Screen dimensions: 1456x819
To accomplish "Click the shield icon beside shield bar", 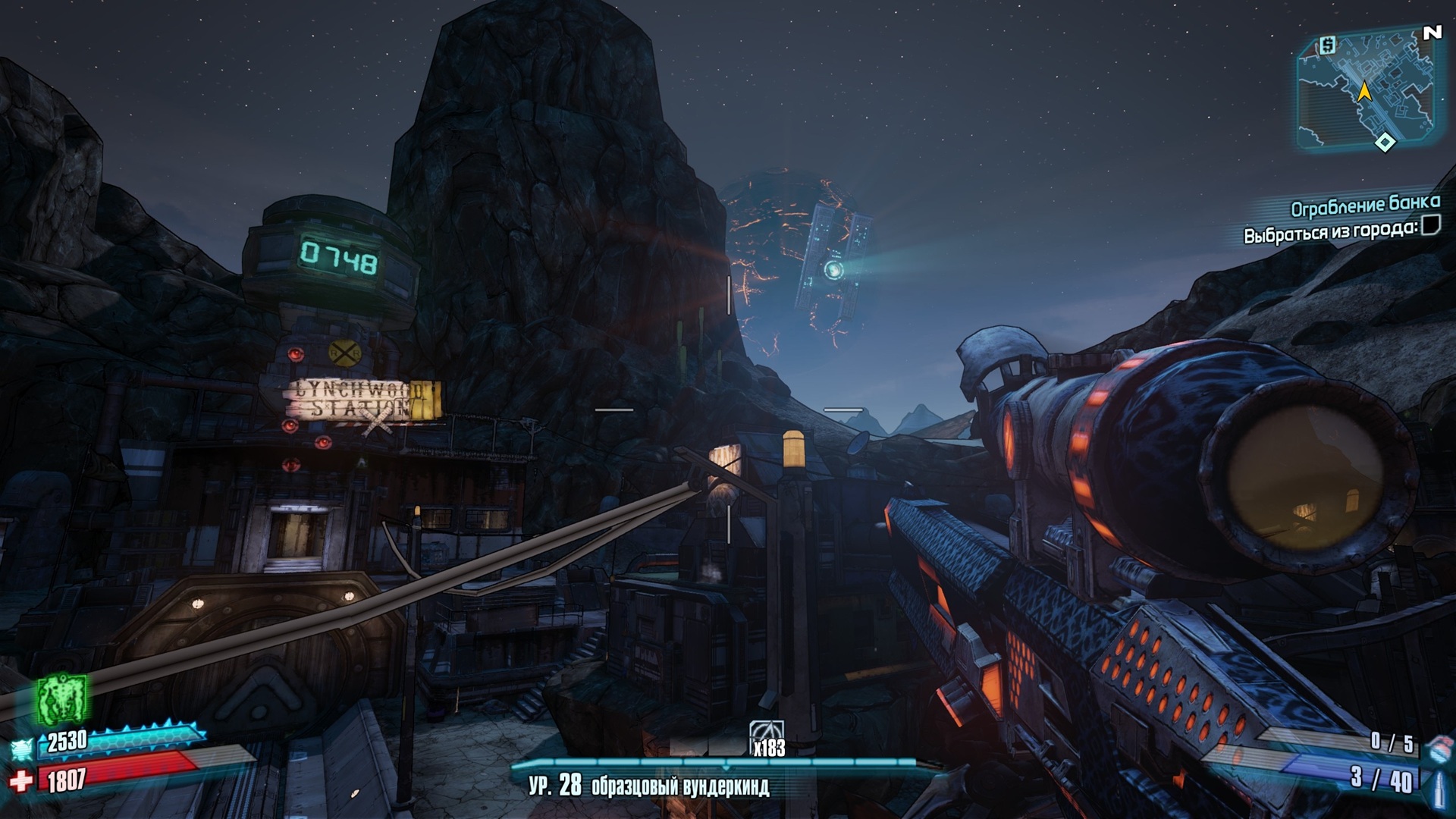I will pos(23,748).
